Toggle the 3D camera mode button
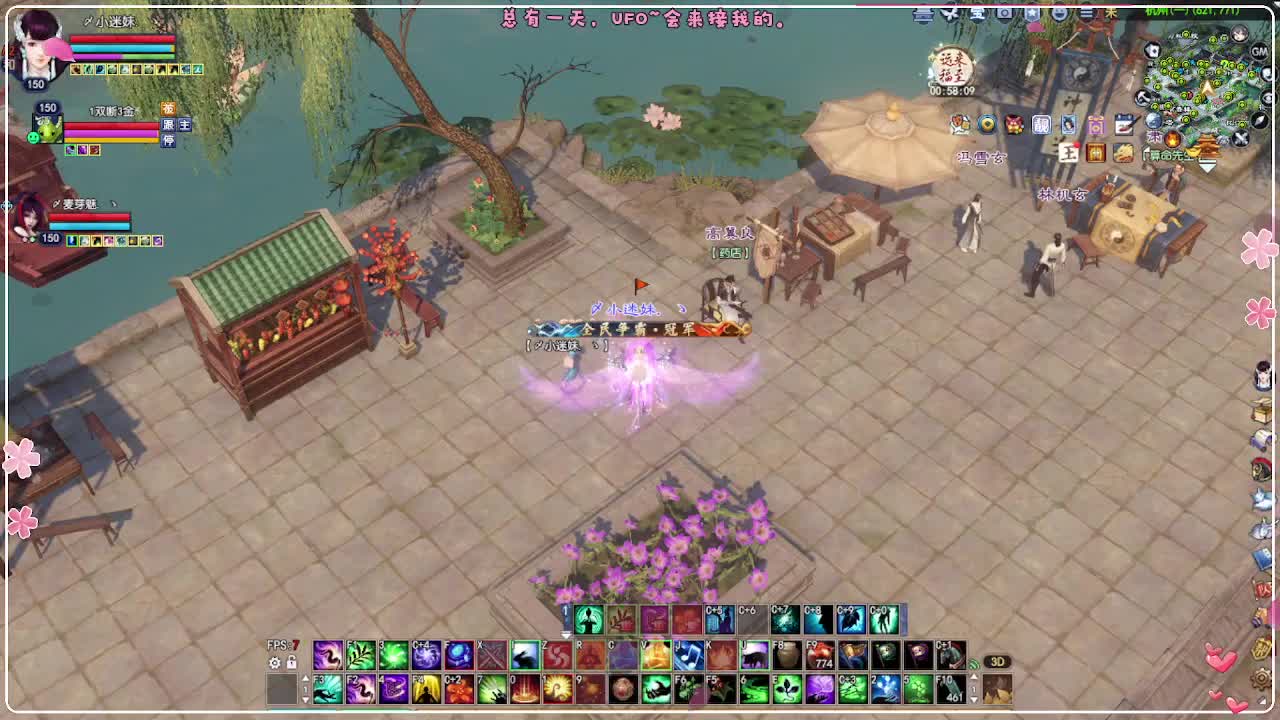 [996, 662]
